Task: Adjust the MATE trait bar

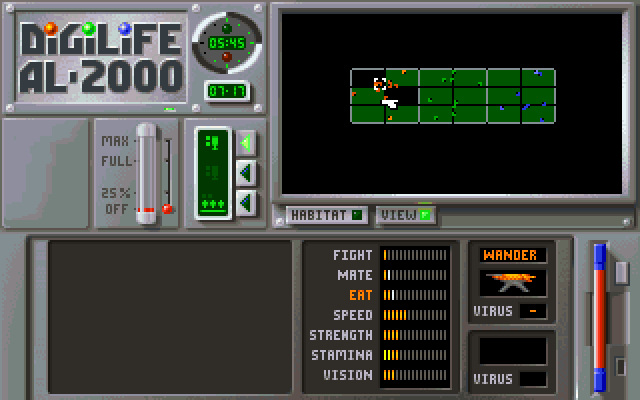Action: [x=415, y=275]
